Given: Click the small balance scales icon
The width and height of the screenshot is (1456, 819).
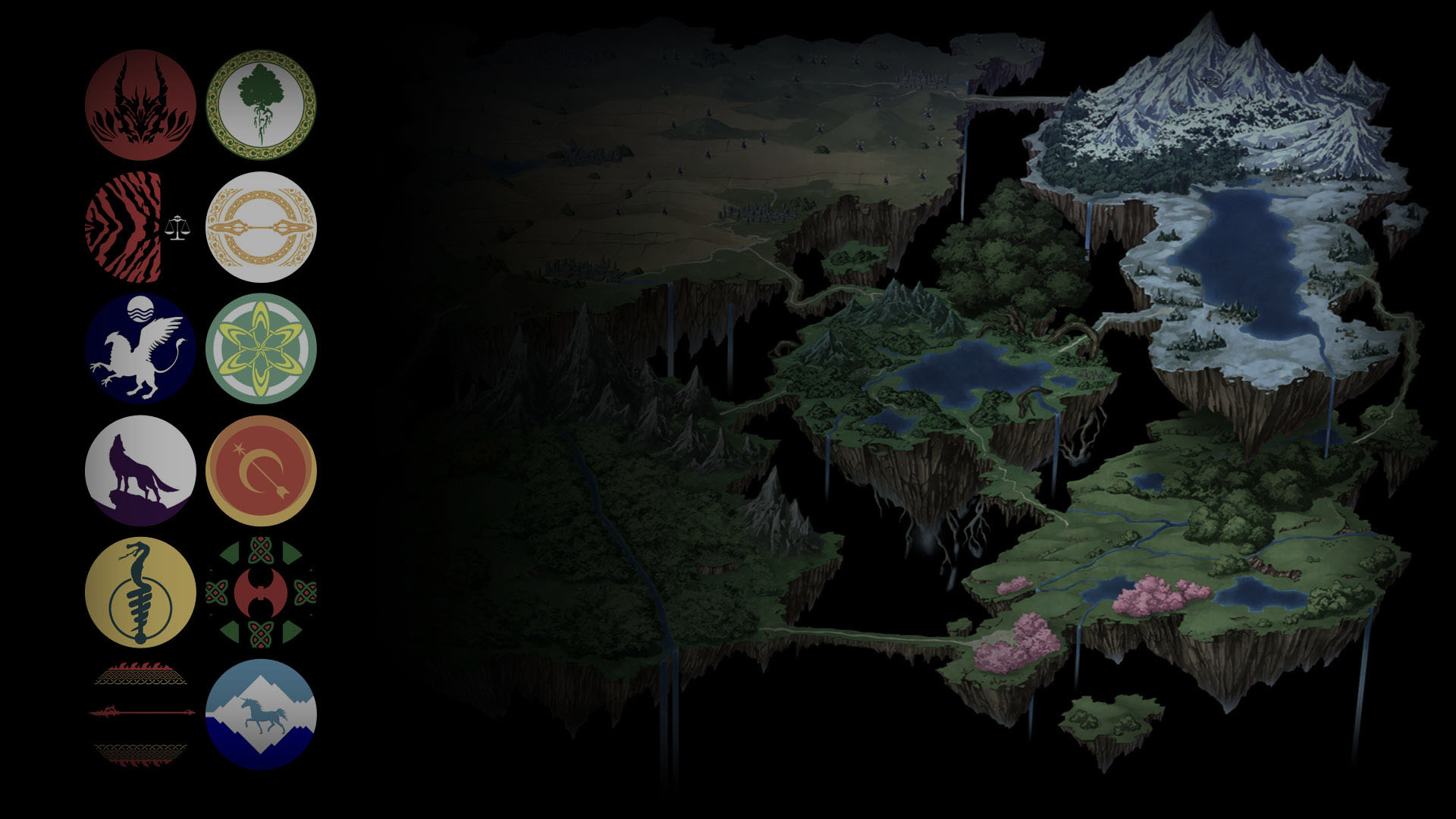Looking at the screenshot, I should pyautogui.click(x=177, y=227).
